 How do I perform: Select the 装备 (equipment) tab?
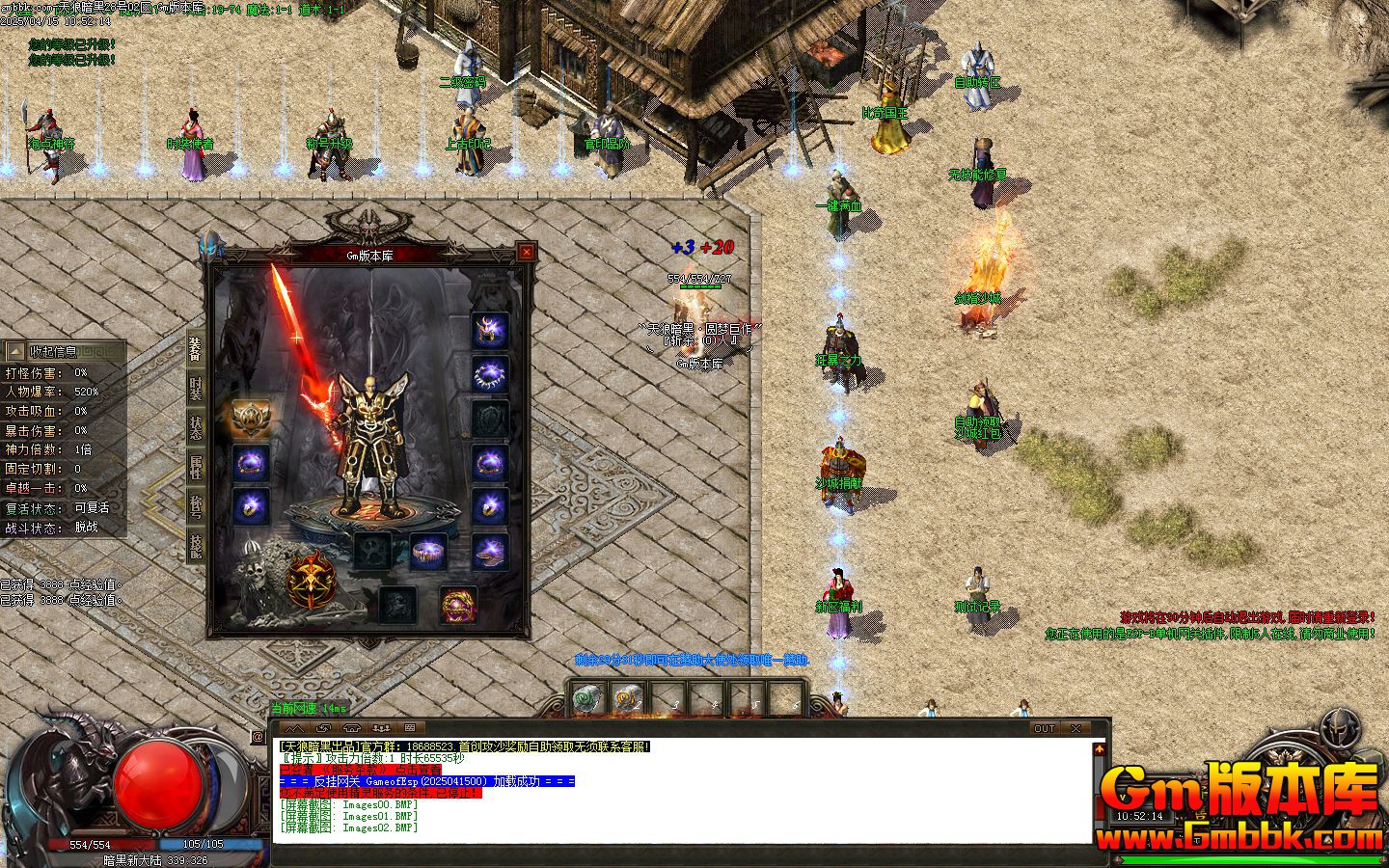(x=195, y=349)
